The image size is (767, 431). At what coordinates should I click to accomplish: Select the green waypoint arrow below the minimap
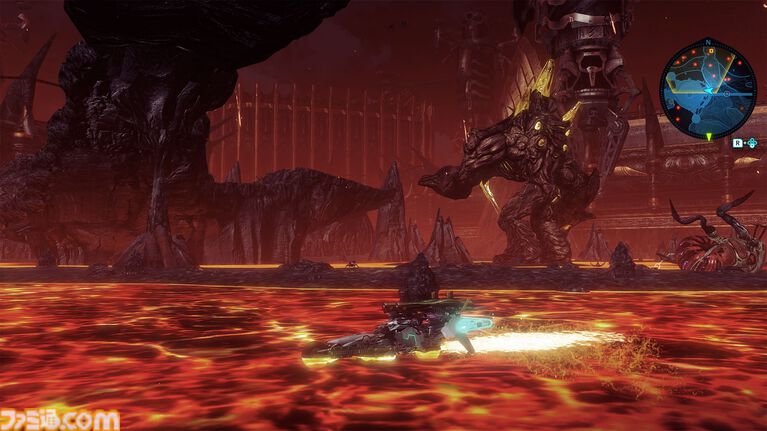[x=709, y=135]
